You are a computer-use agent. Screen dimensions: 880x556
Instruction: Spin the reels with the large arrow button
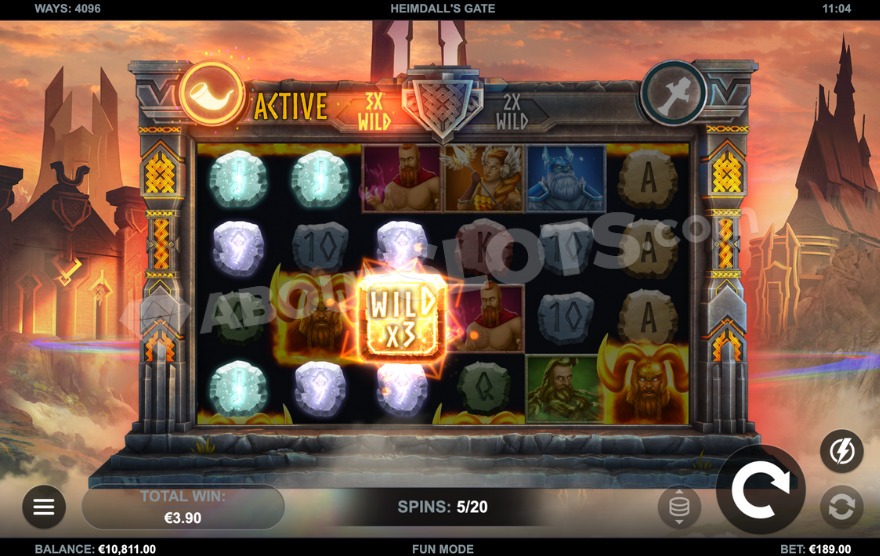(760, 490)
